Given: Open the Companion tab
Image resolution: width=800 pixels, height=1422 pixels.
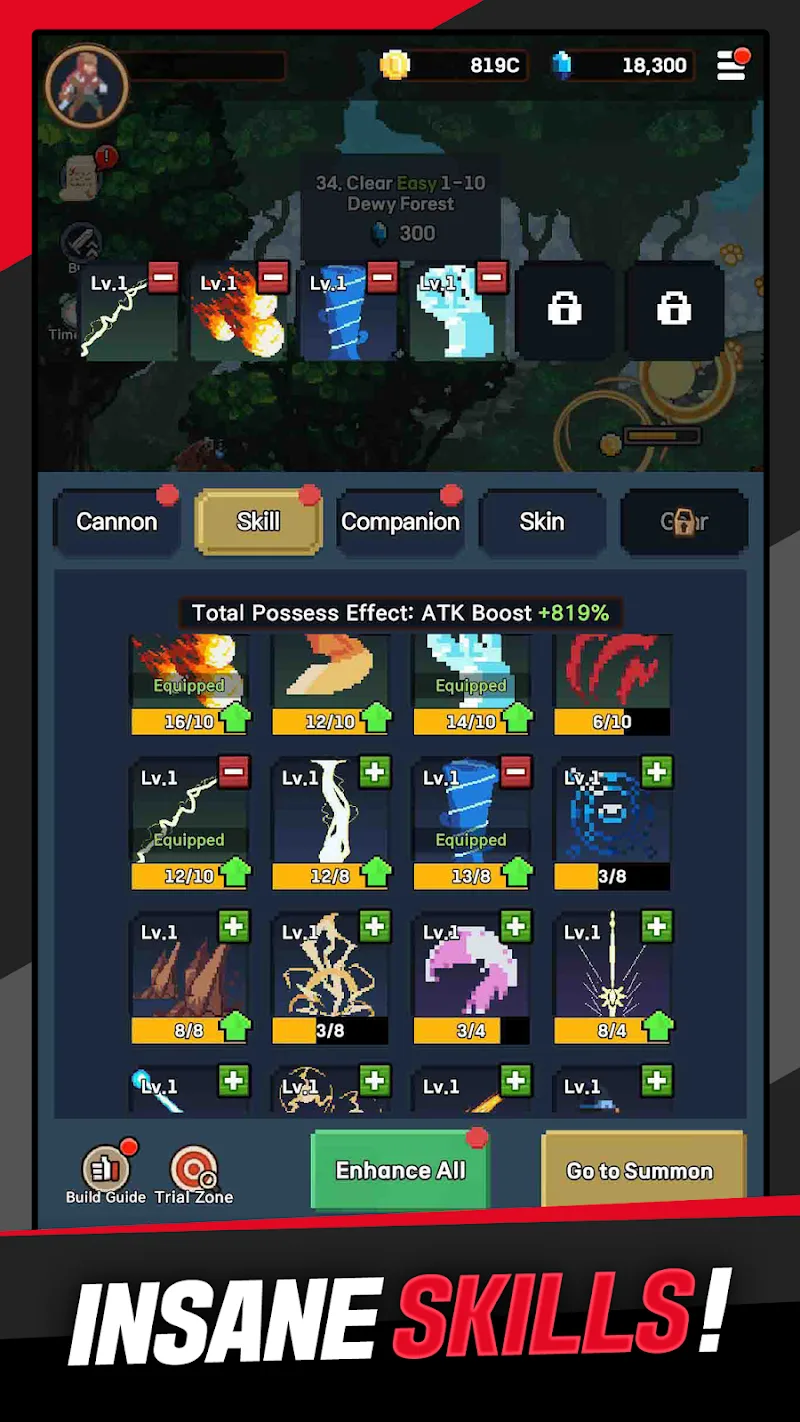Looking at the screenshot, I should click(400, 522).
